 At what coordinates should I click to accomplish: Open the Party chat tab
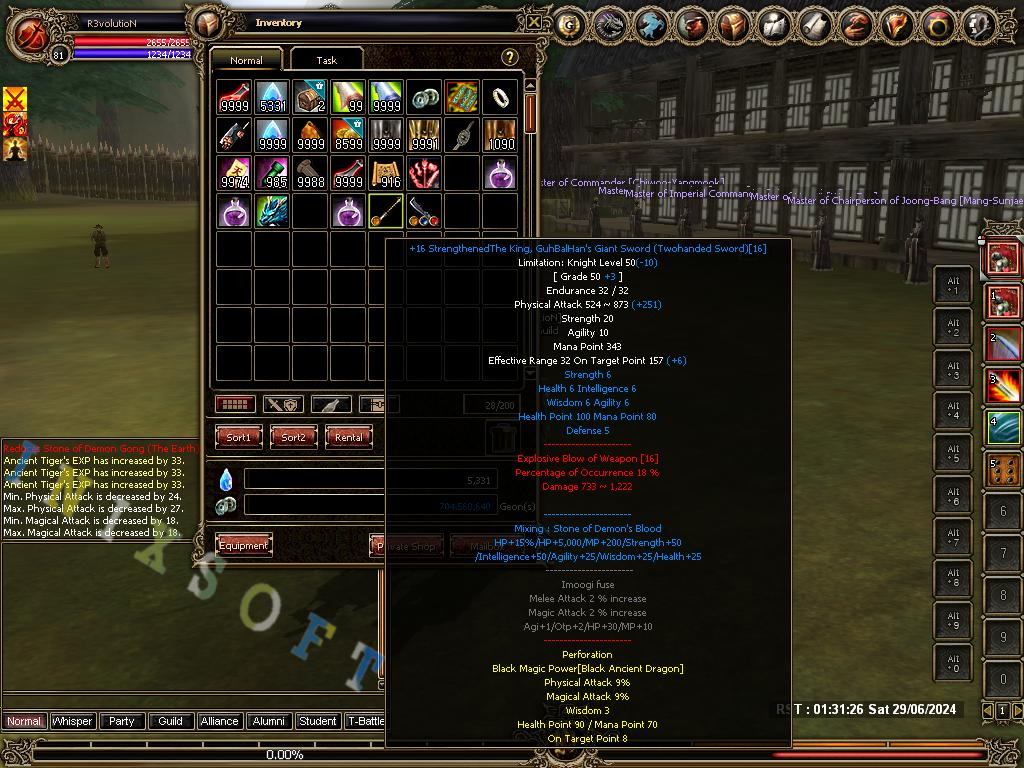point(122,721)
